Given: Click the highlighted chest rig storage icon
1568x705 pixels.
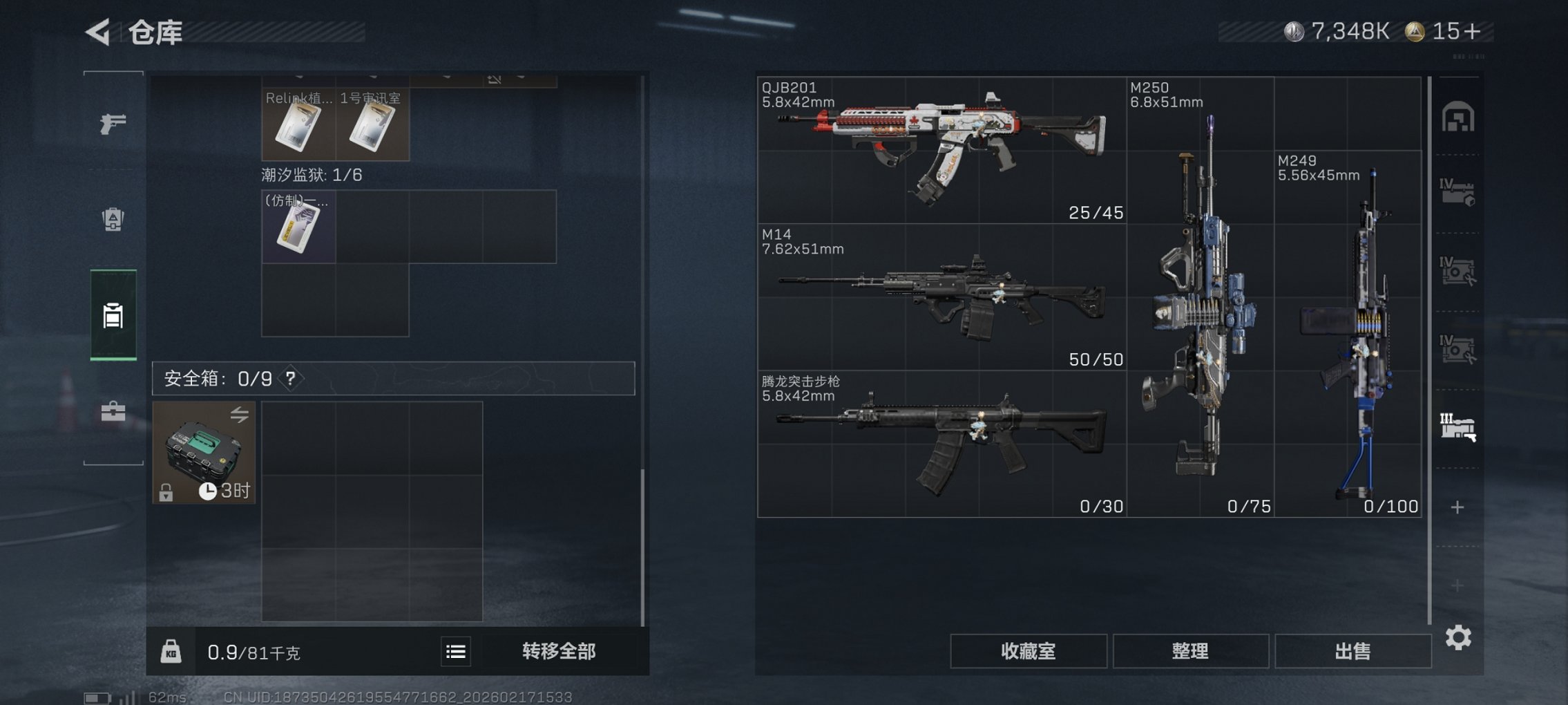Looking at the screenshot, I should tap(113, 316).
